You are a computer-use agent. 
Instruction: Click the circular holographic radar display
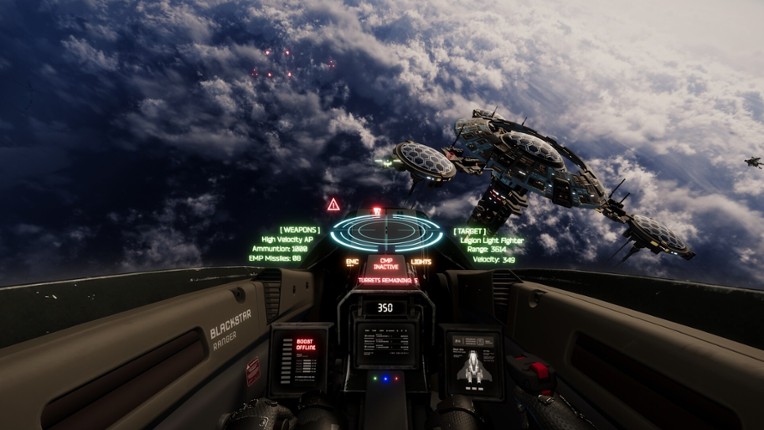386,232
